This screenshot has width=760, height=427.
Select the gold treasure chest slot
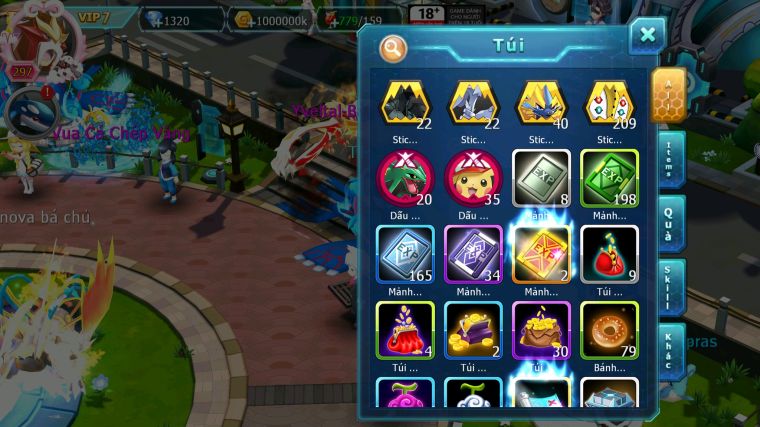[473, 330]
